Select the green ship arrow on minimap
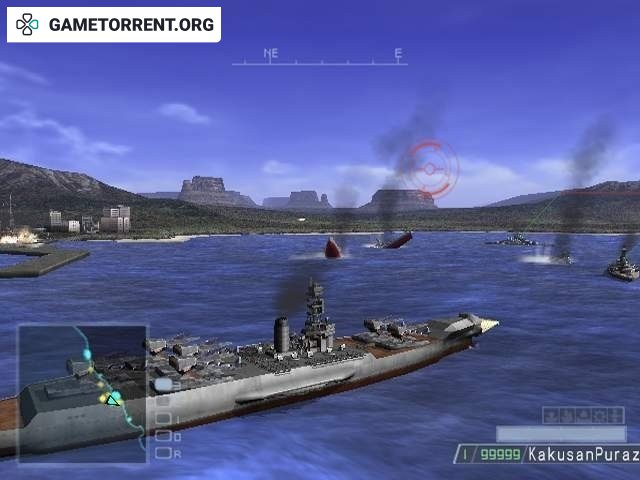 [x=114, y=398]
